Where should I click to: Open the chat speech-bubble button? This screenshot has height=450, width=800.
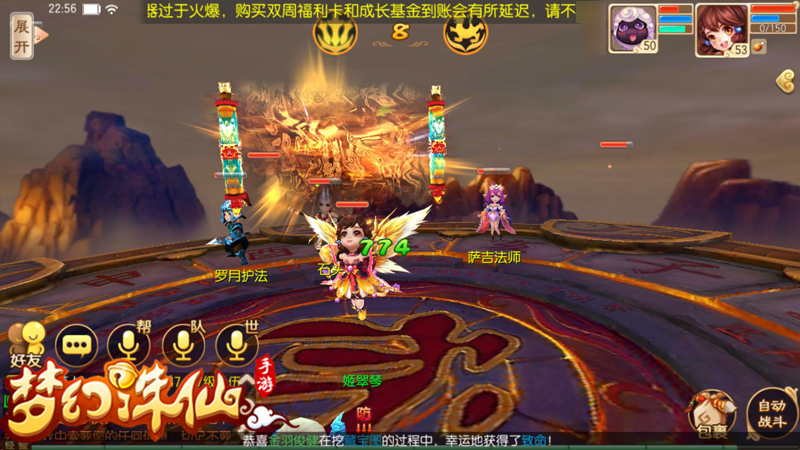(76, 346)
